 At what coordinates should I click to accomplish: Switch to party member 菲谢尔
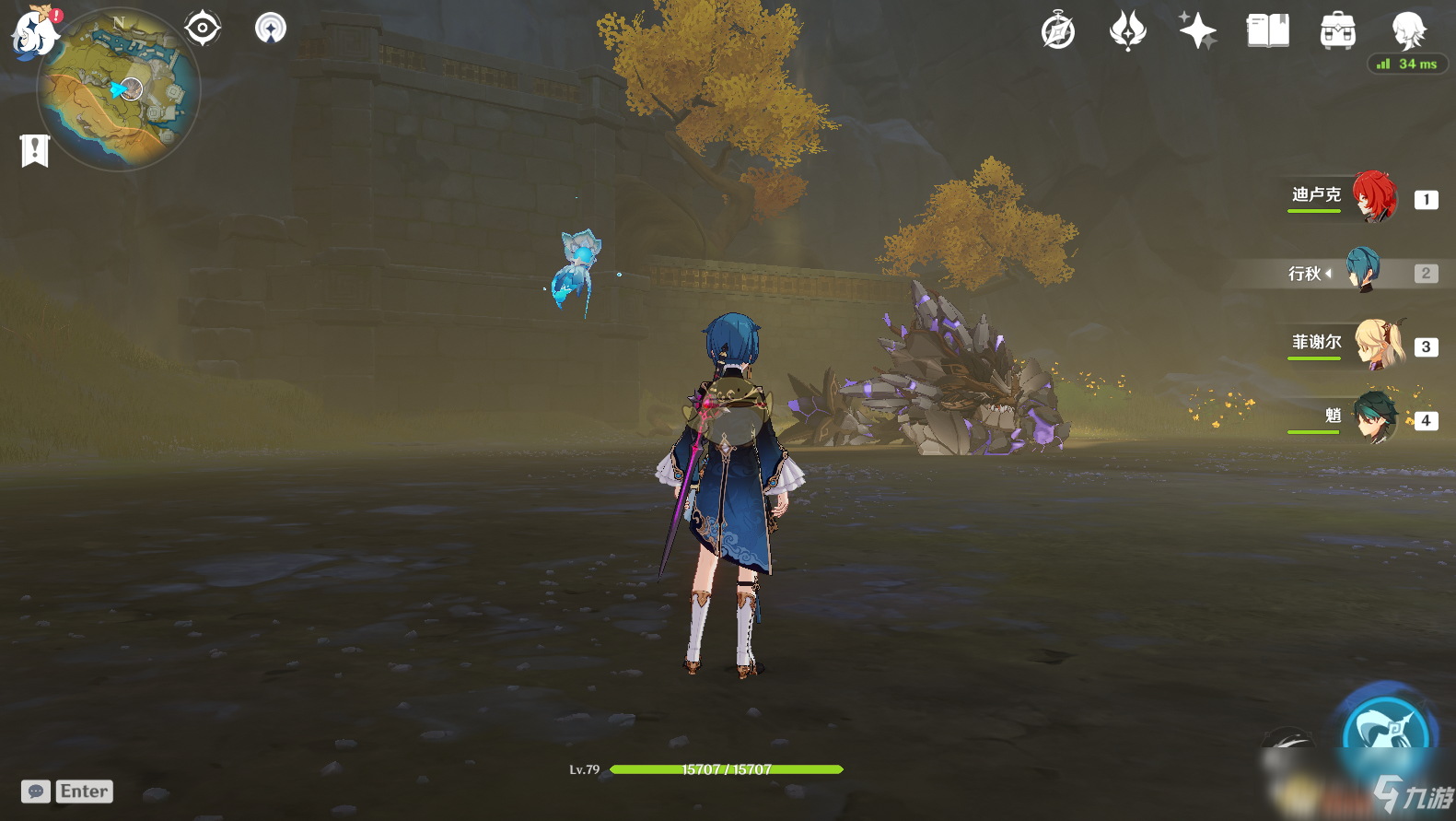click(x=1378, y=345)
